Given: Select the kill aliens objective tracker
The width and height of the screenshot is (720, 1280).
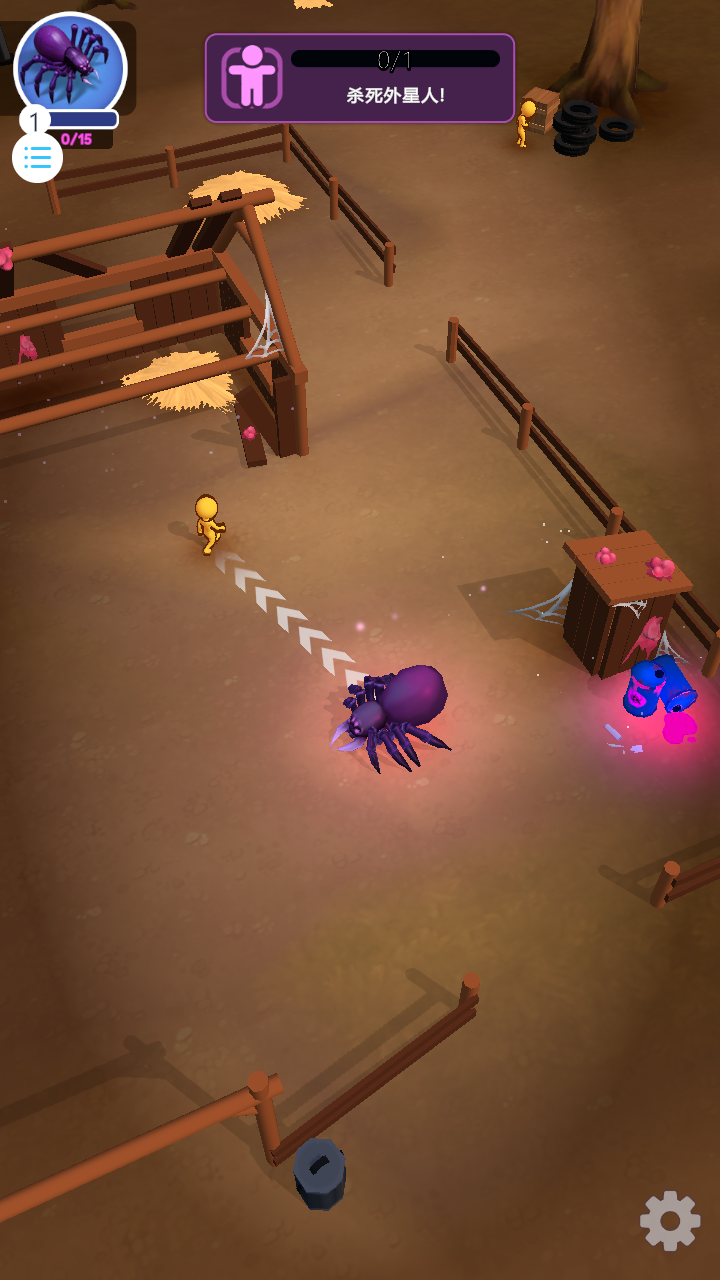Looking at the screenshot, I should tap(360, 78).
